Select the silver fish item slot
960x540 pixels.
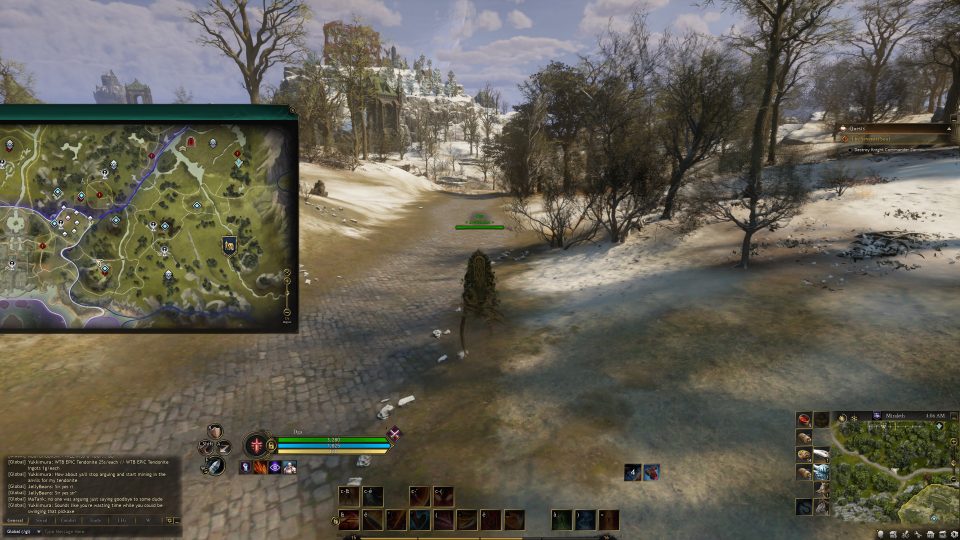coord(821,455)
